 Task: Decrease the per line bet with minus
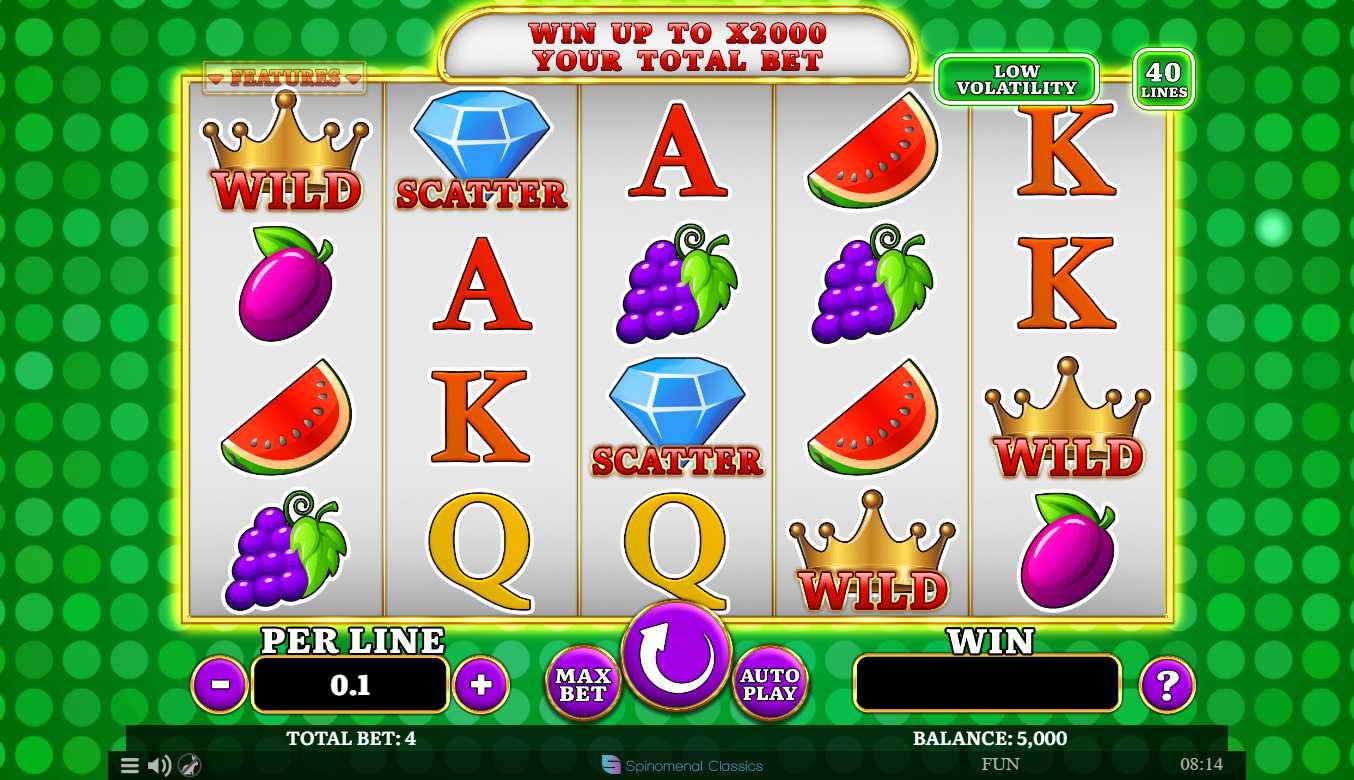click(220, 685)
